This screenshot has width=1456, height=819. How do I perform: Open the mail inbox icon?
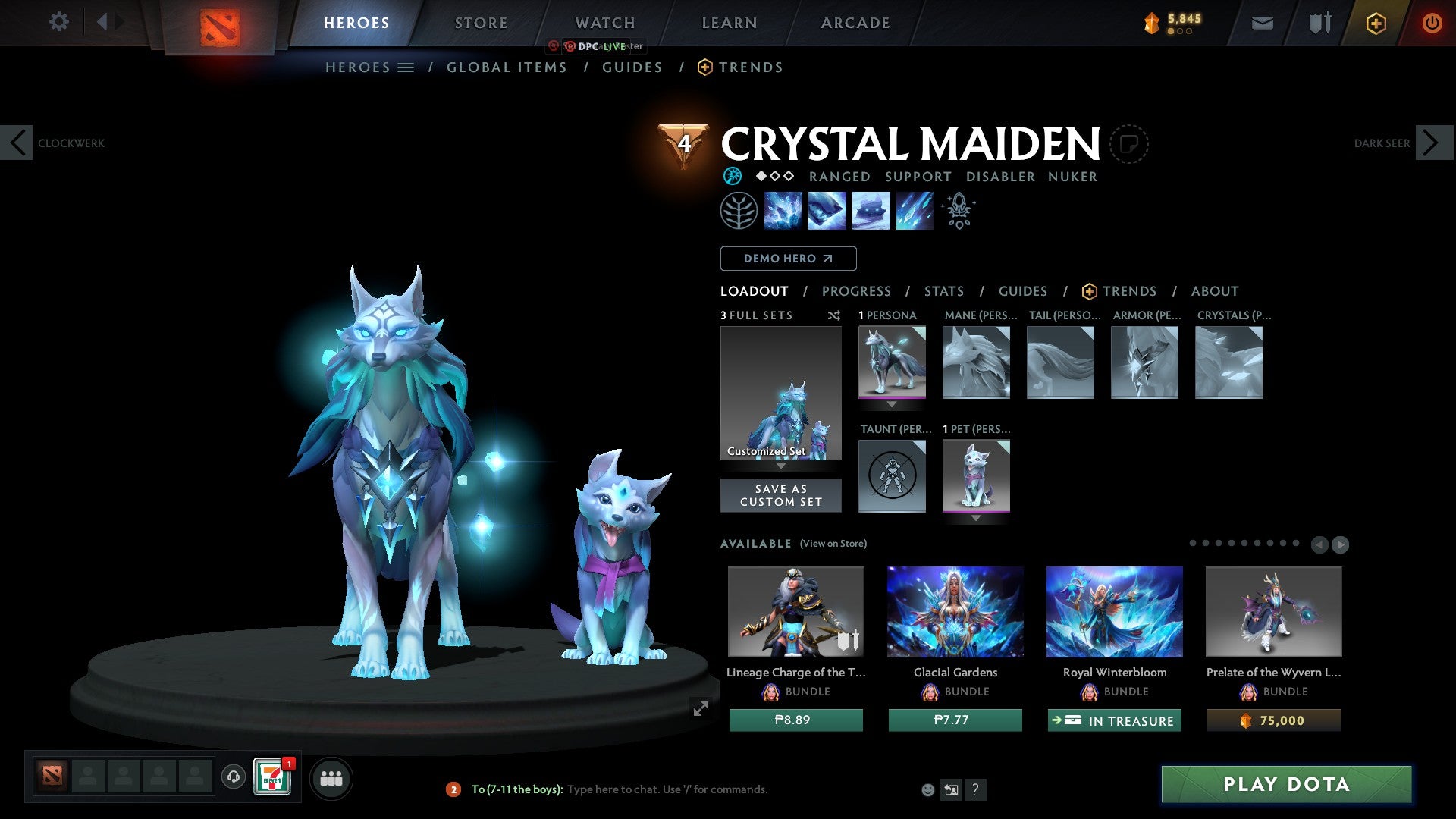click(1262, 23)
